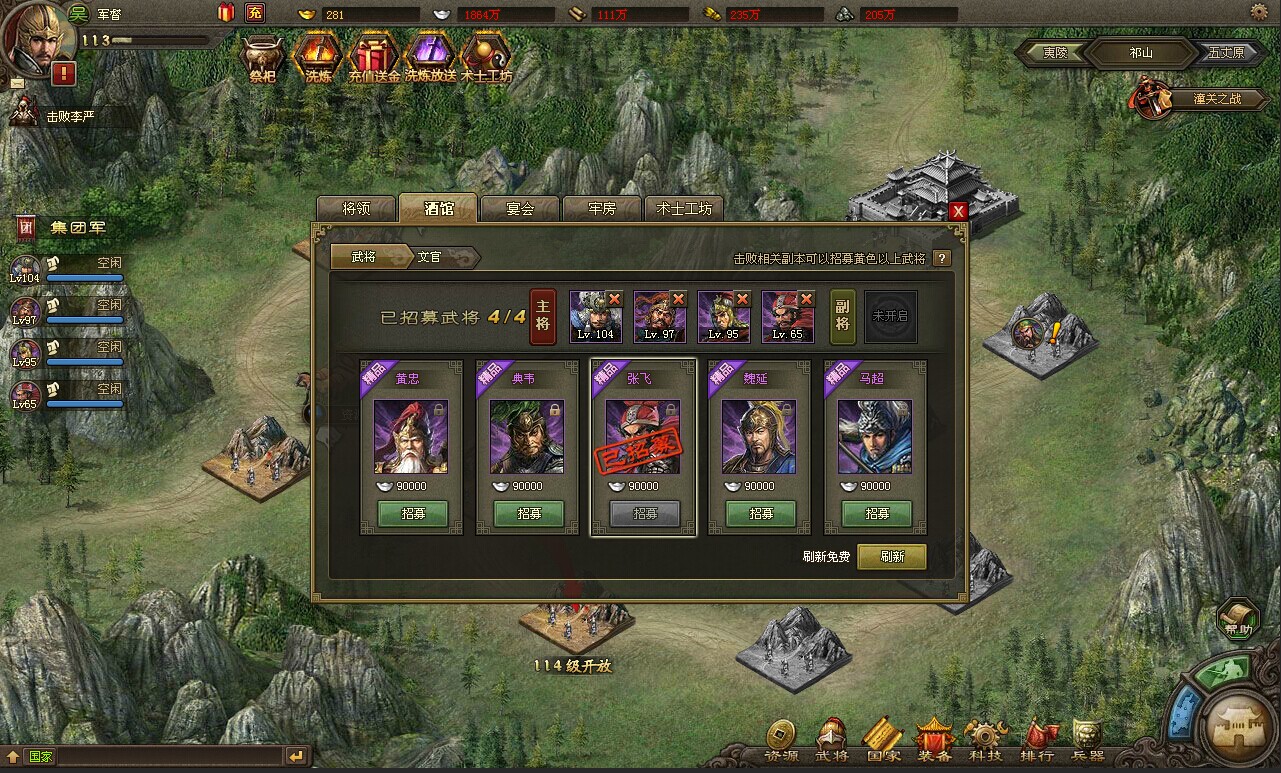Switch to the 将领 tab
Viewport: 1281px width, 773px height.
point(356,208)
